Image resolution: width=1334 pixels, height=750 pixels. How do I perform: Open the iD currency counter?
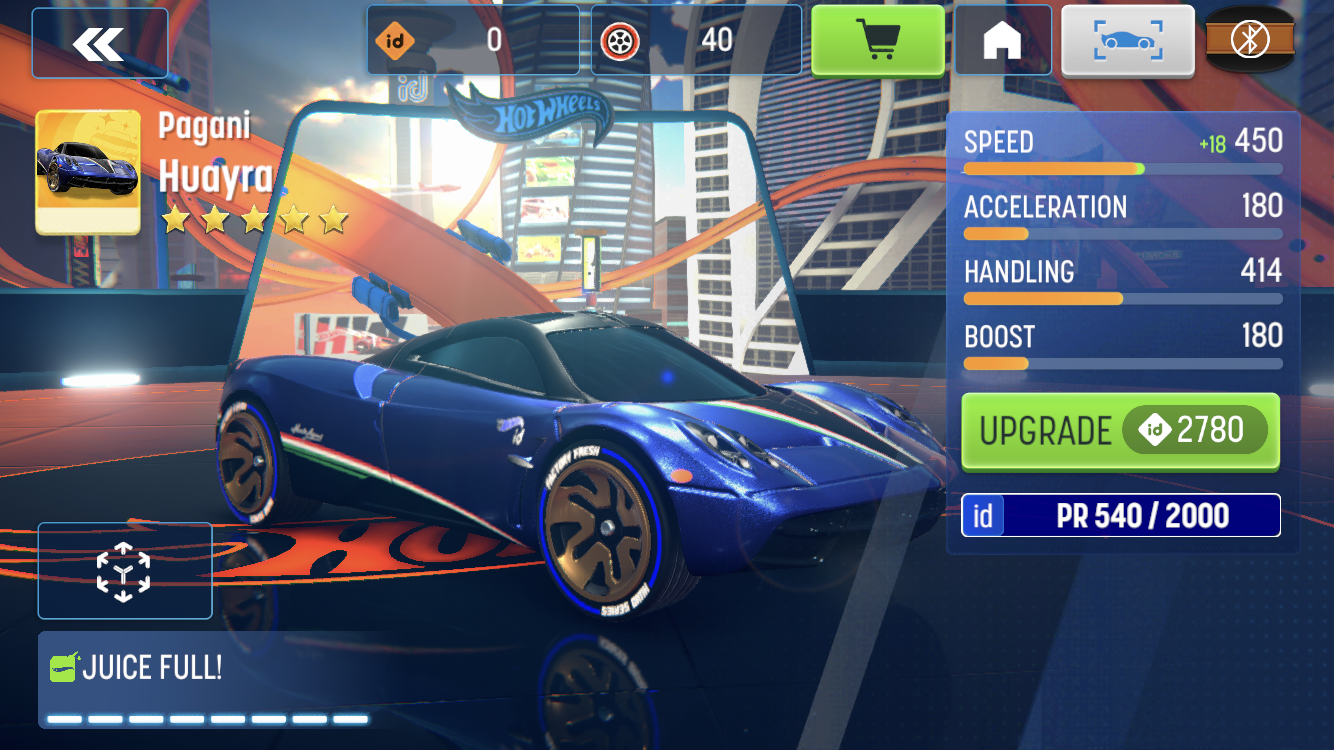tap(473, 40)
